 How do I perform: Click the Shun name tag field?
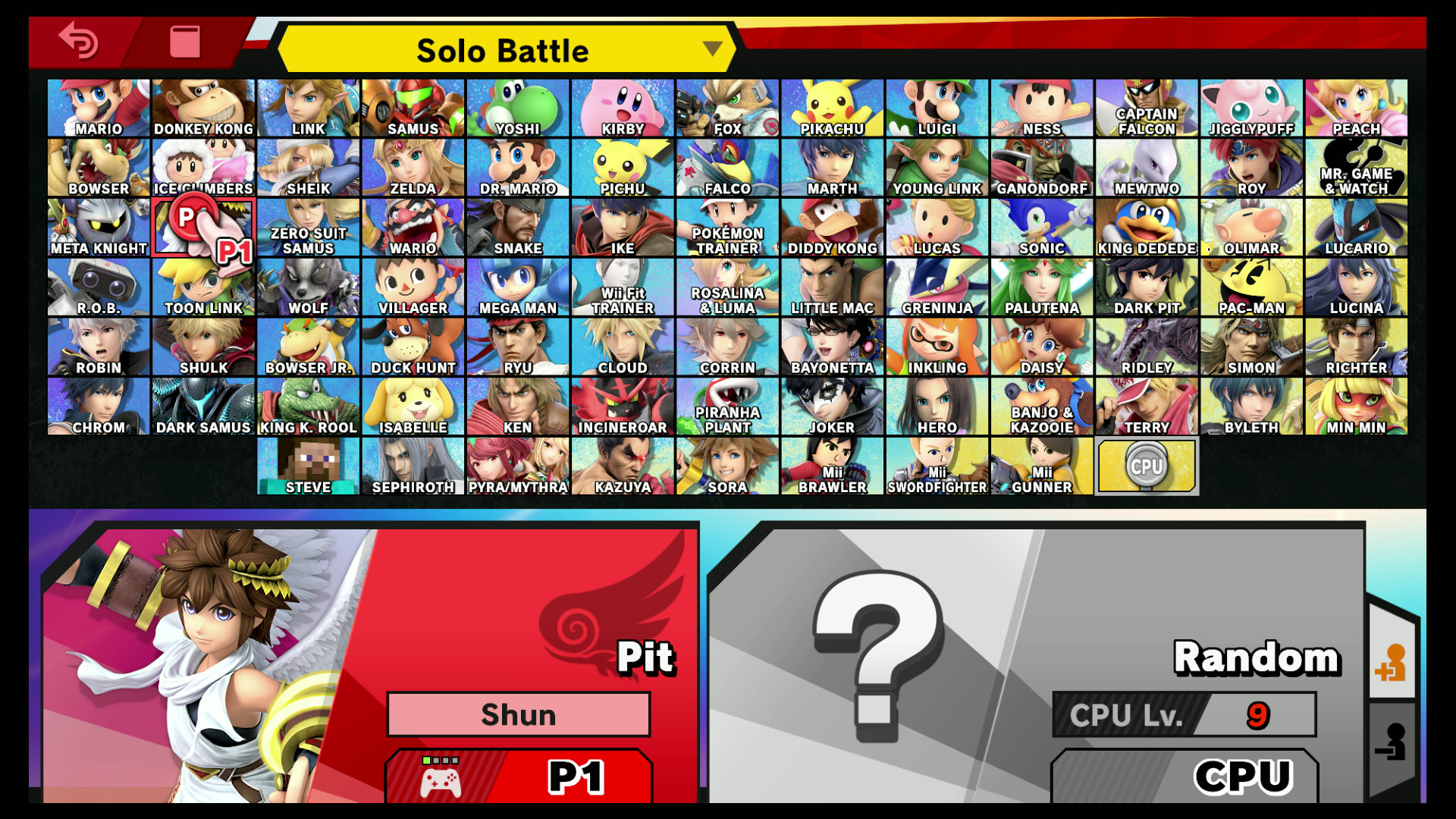(519, 714)
